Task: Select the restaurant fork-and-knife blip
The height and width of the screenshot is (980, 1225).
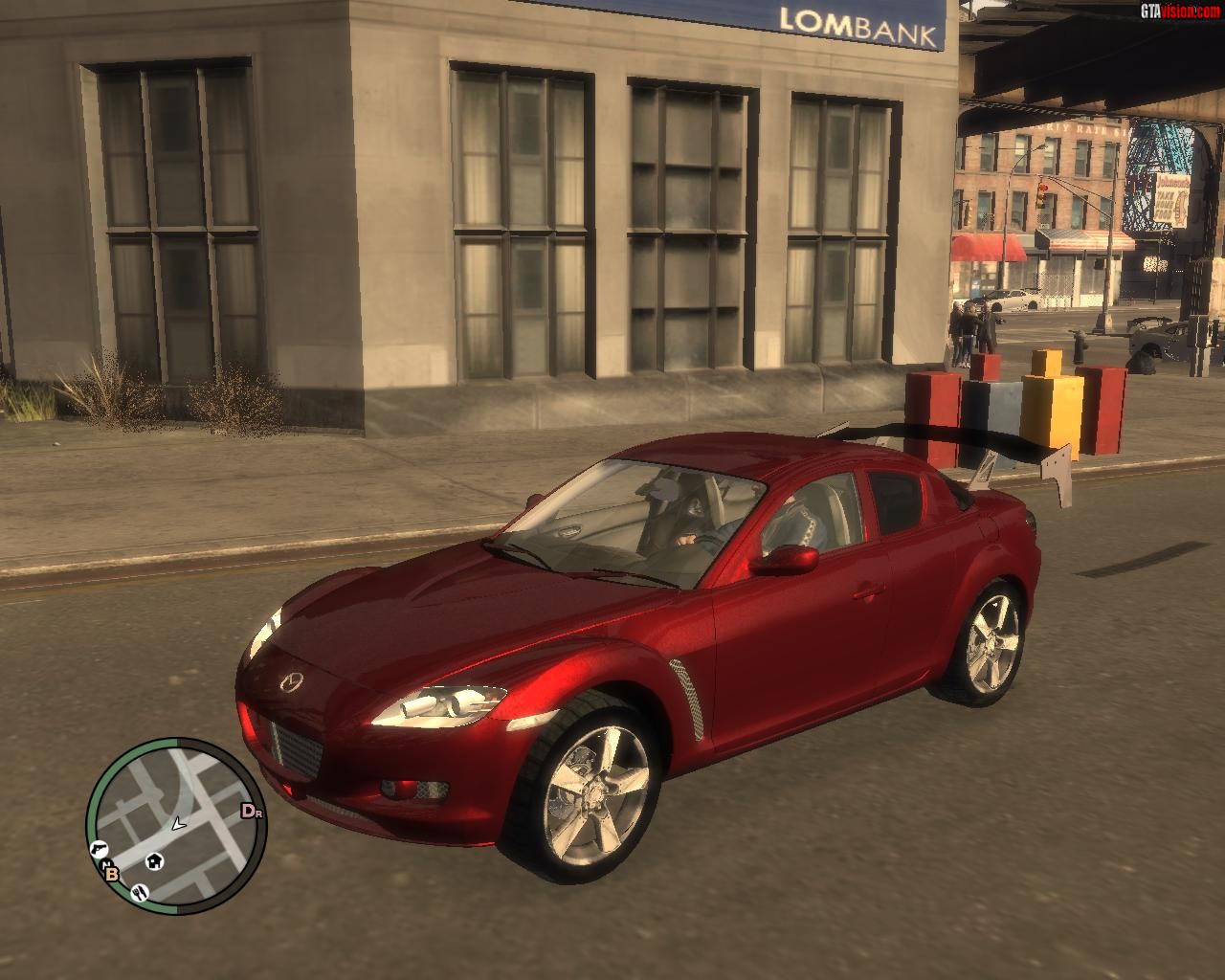Action: pos(140,892)
